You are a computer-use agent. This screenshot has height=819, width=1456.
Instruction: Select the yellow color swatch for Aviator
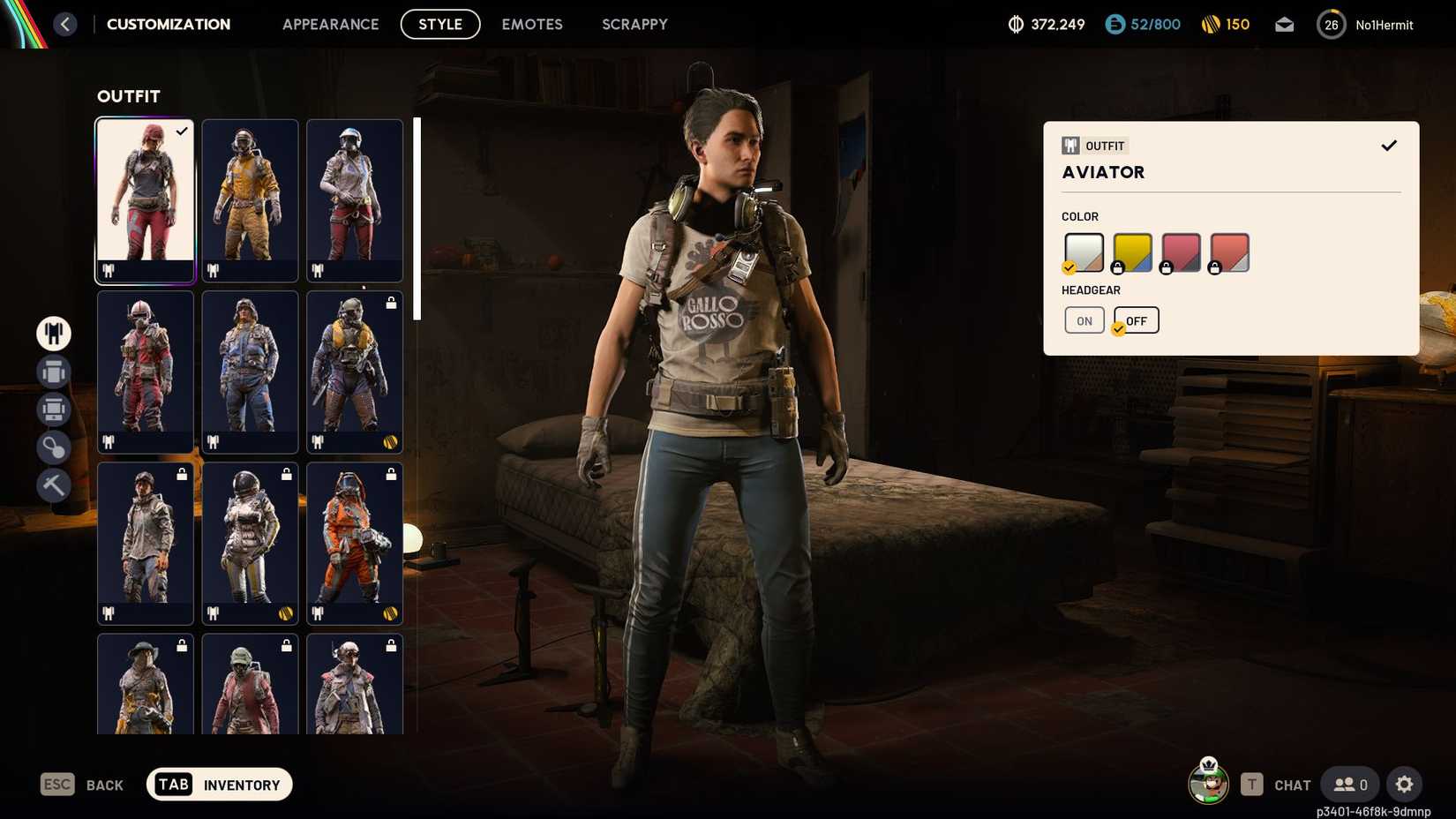[x=1132, y=252]
